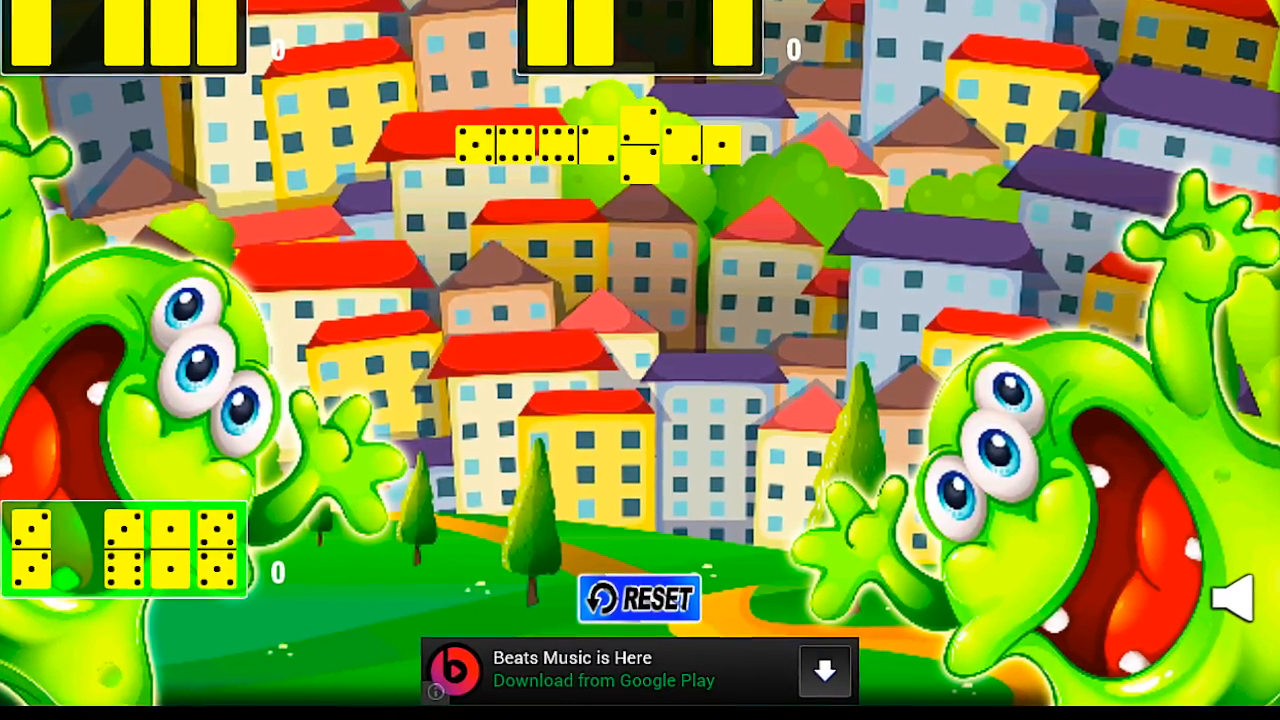1280x720 pixels.
Task: Select the double-four domino tile
Action: [x=218, y=548]
